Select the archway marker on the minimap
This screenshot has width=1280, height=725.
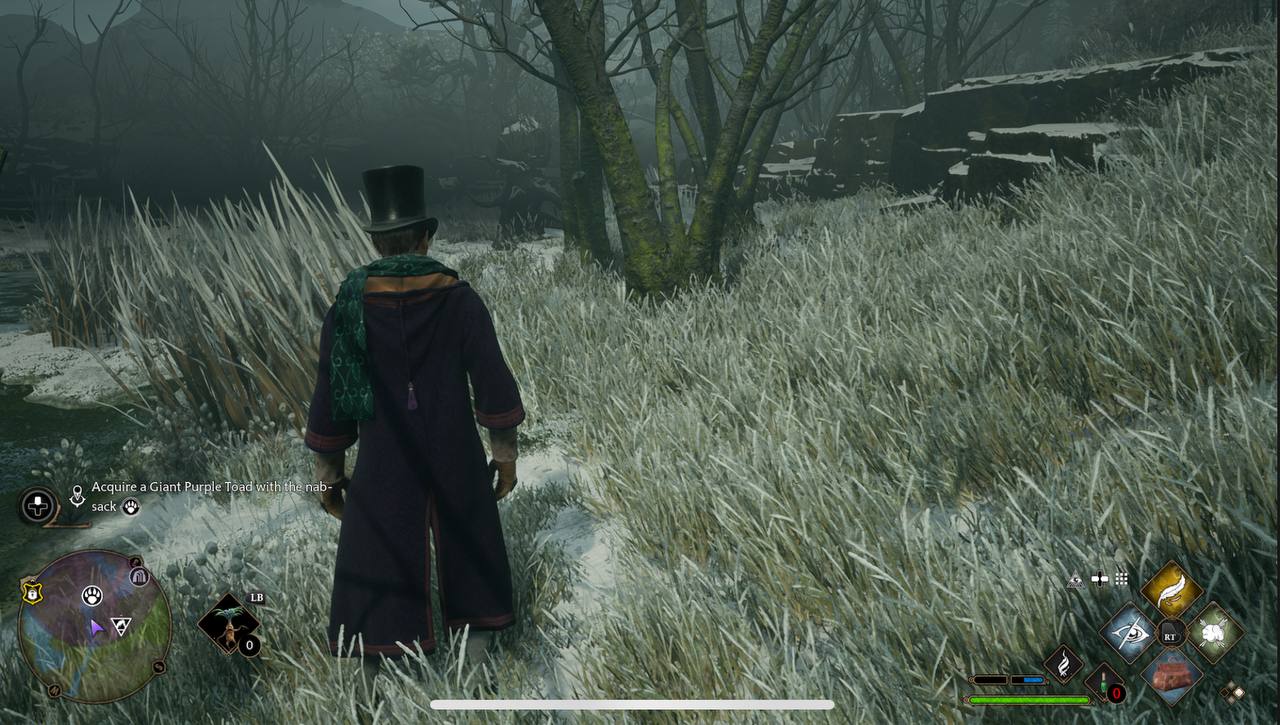pos(139,576)
